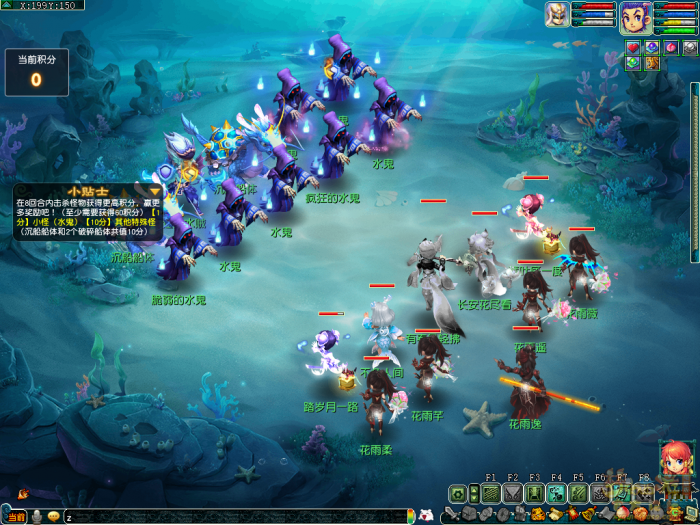Open the emoticon speech bubble button

point(52,516)
